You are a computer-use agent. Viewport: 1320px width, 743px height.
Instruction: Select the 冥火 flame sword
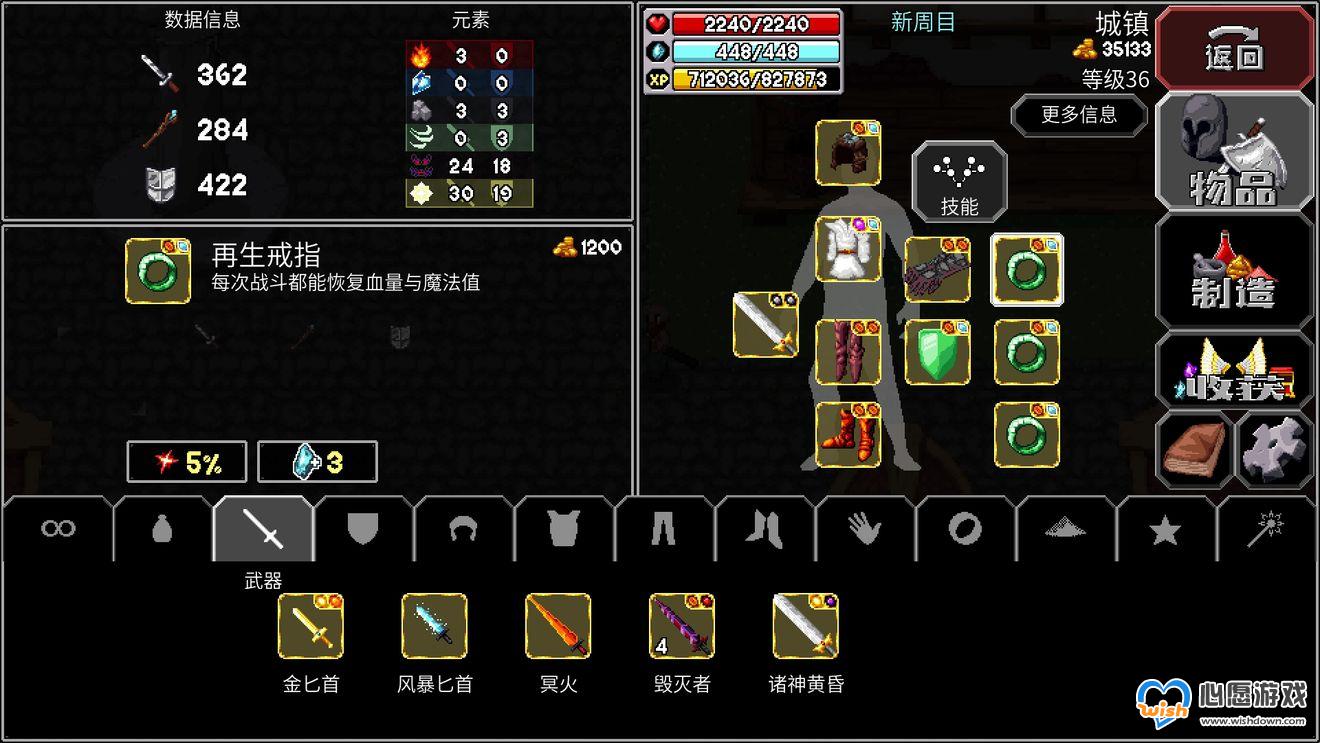point(558,625)
